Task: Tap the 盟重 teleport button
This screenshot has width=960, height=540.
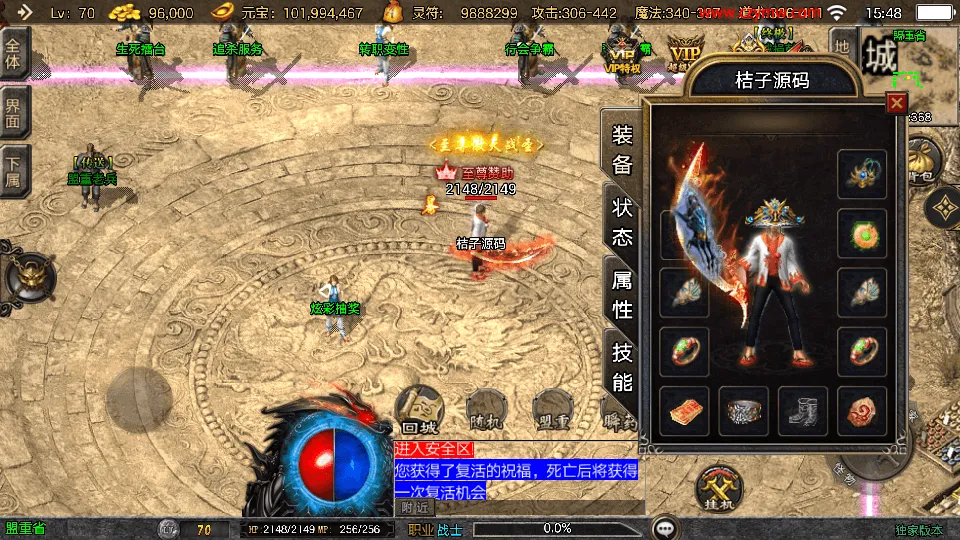Action: [552, 410]
